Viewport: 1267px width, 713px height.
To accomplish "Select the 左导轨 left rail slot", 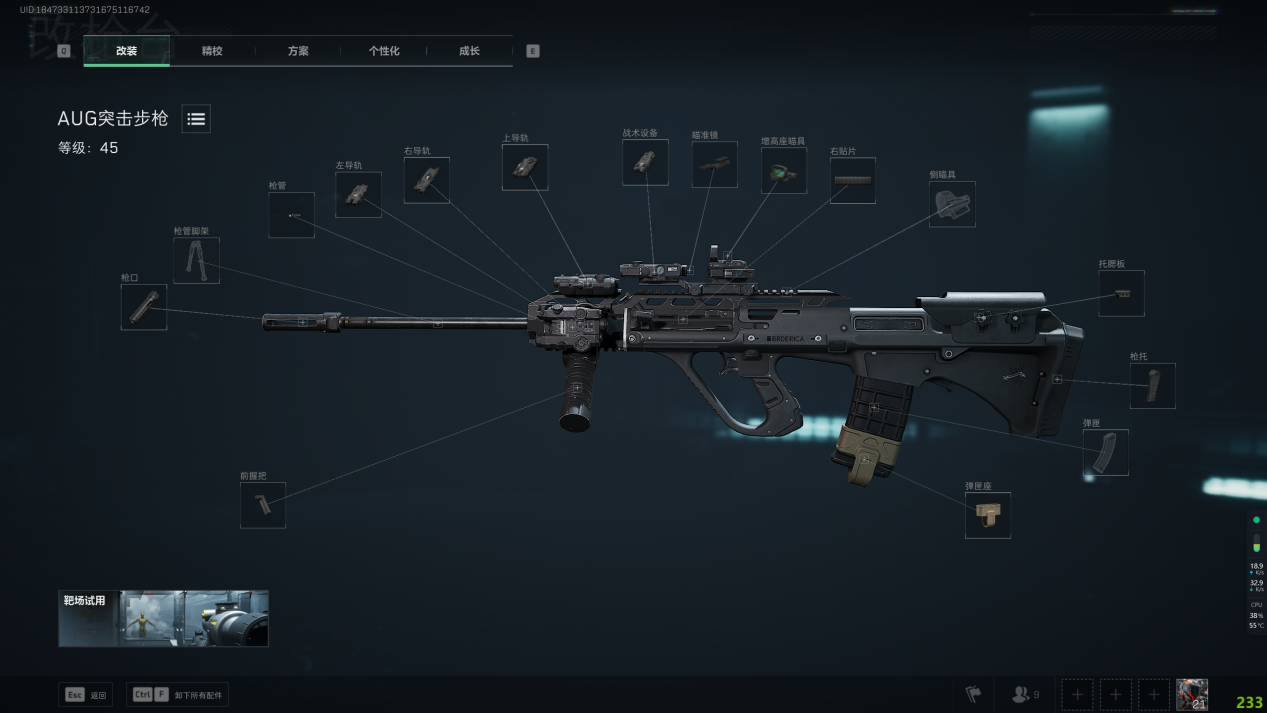I will (358, 195).
